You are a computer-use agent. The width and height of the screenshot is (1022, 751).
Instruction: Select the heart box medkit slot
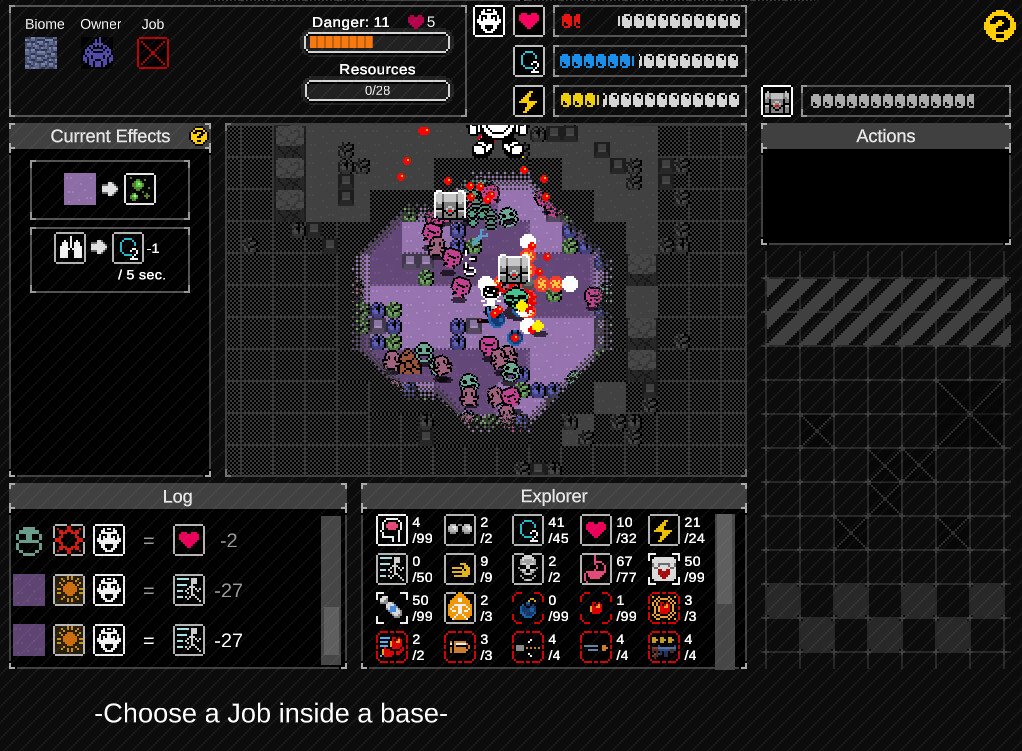[664, 568]
